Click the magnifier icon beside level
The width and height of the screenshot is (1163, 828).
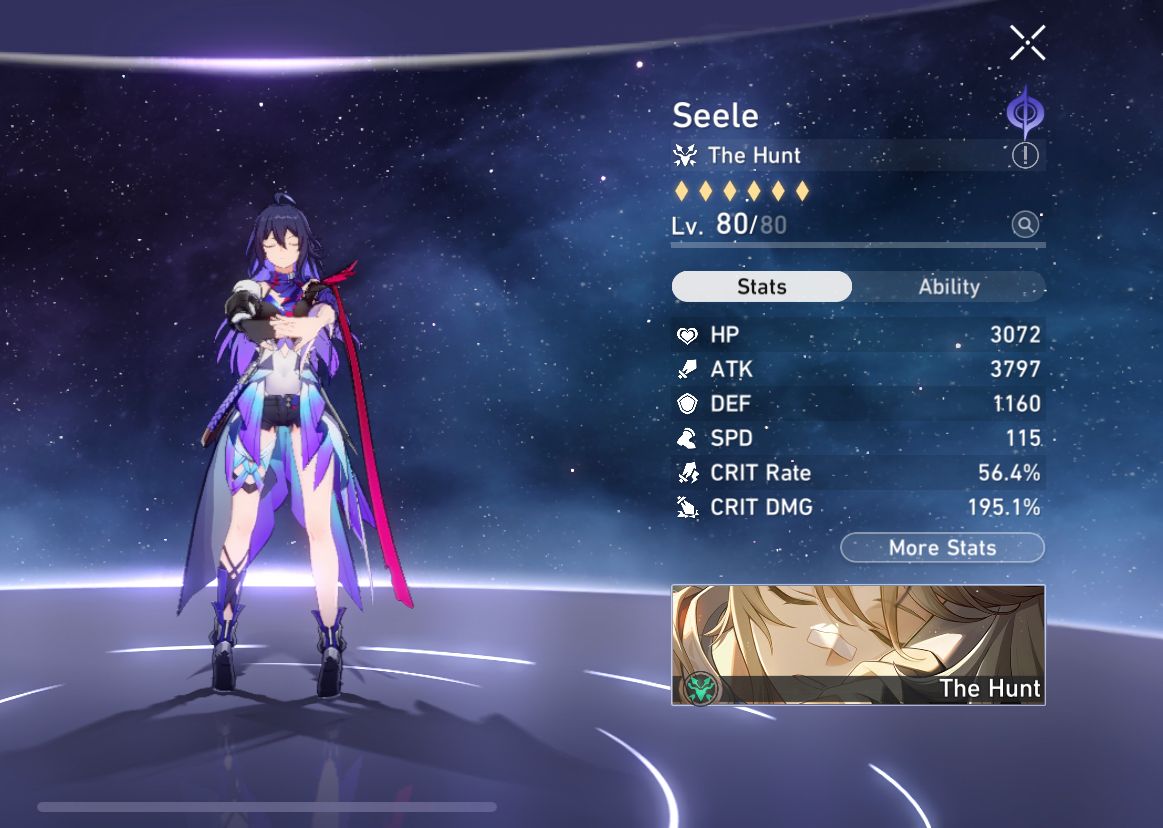click(x=1025, y=224)
